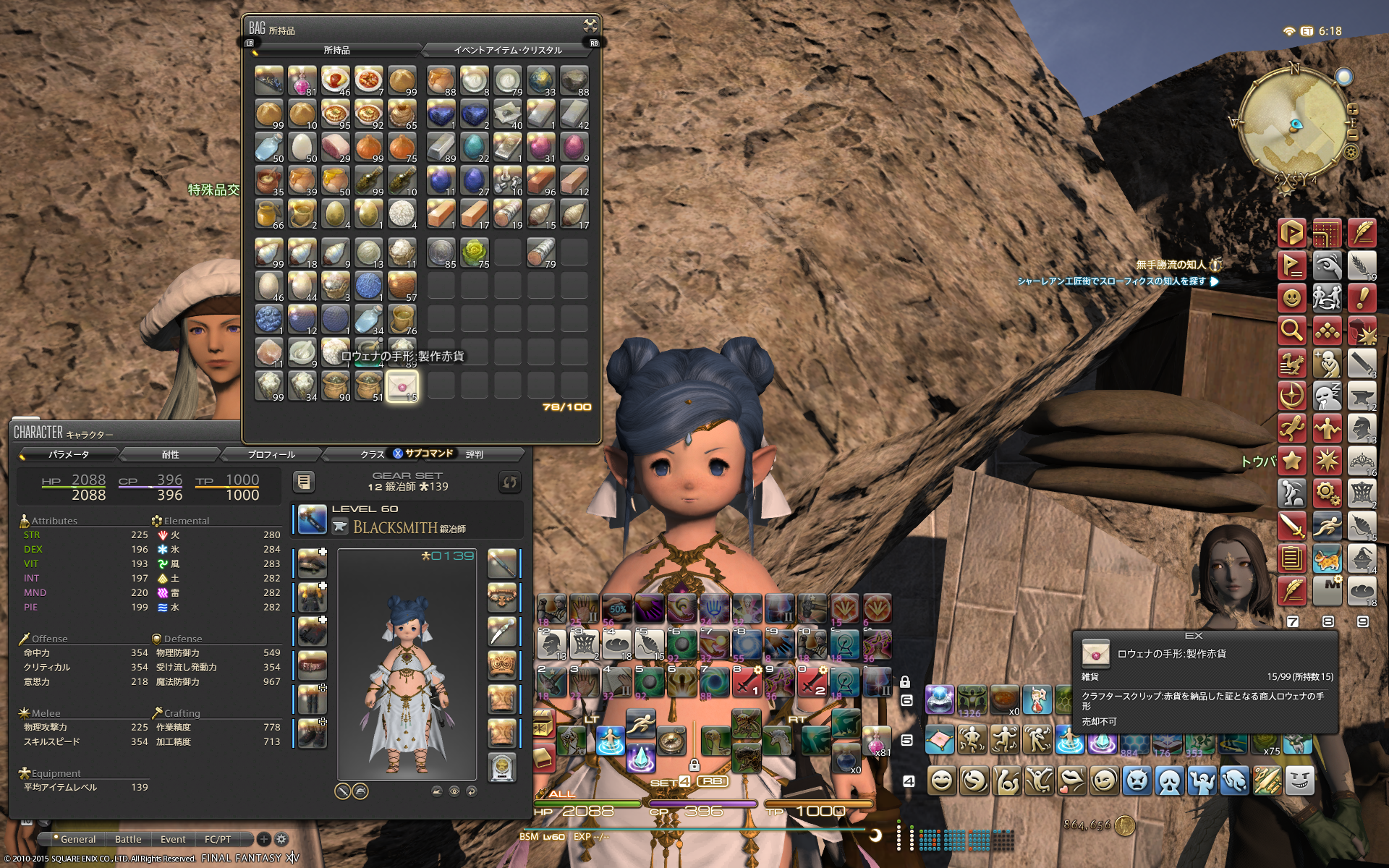Activate the sleeping doze emote icon
Screen dimensions: 1389x868
(1327, 396)
